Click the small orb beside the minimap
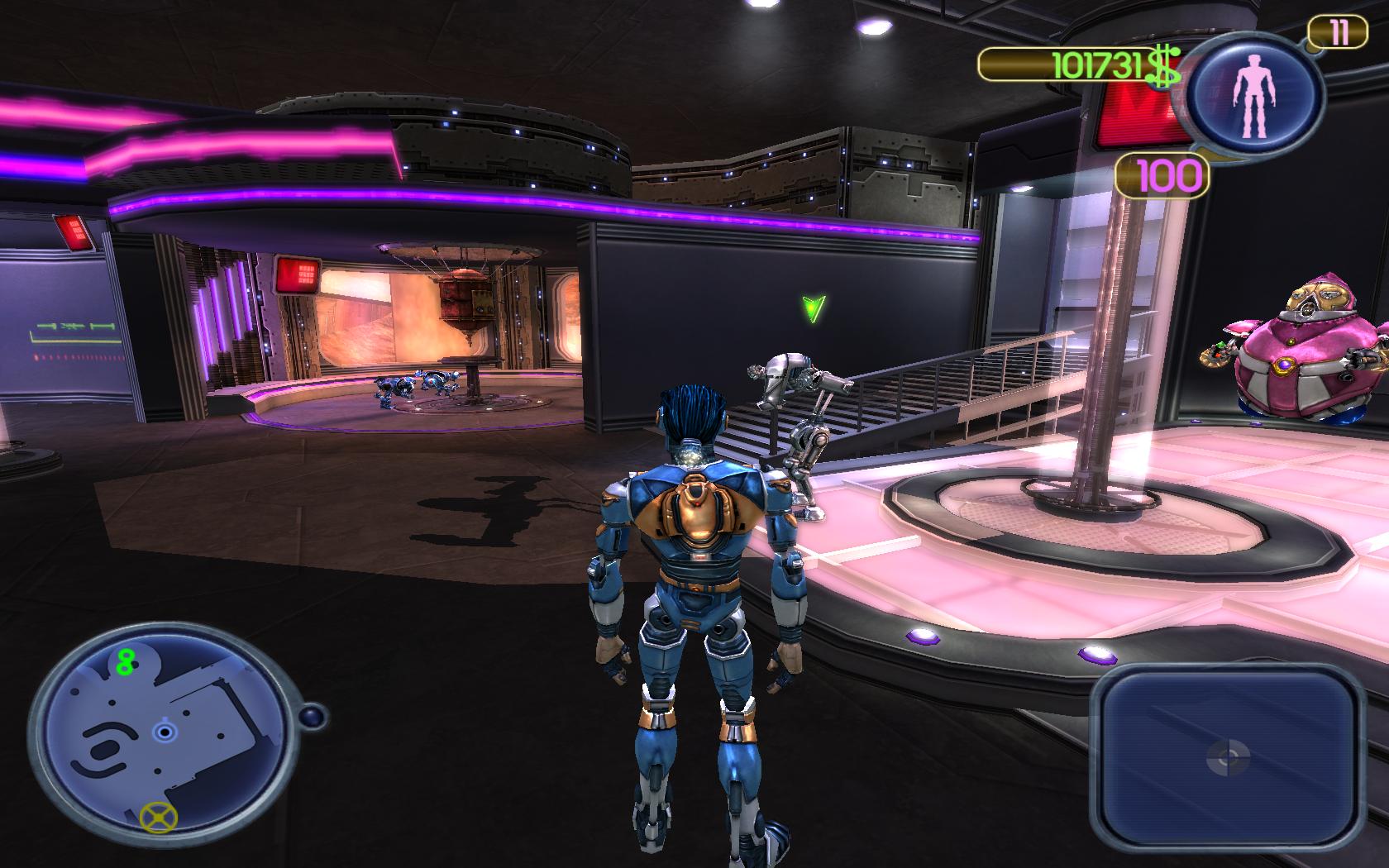The image size is (1389, 868). coord(313,716)
